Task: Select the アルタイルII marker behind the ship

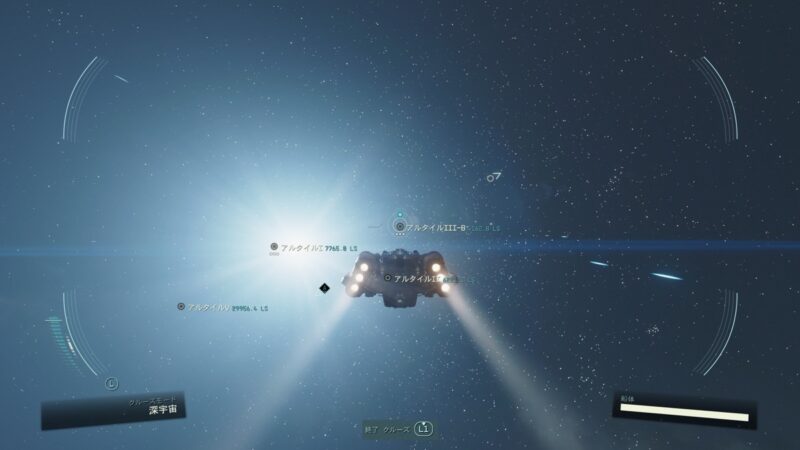Action: click(388, 278)
